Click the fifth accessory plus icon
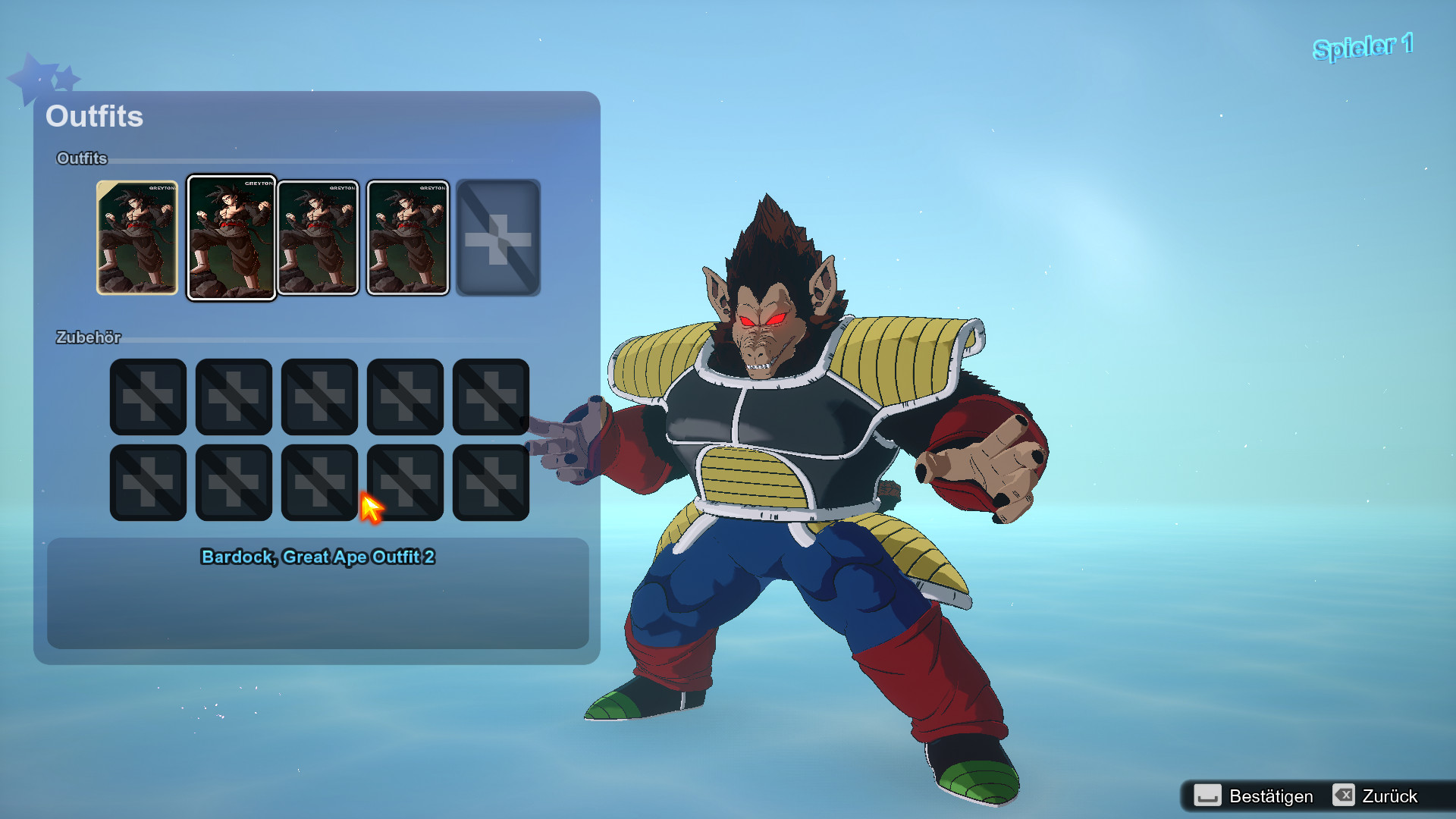The width and height of the screenshot is (1456, 819). (491, 396)
